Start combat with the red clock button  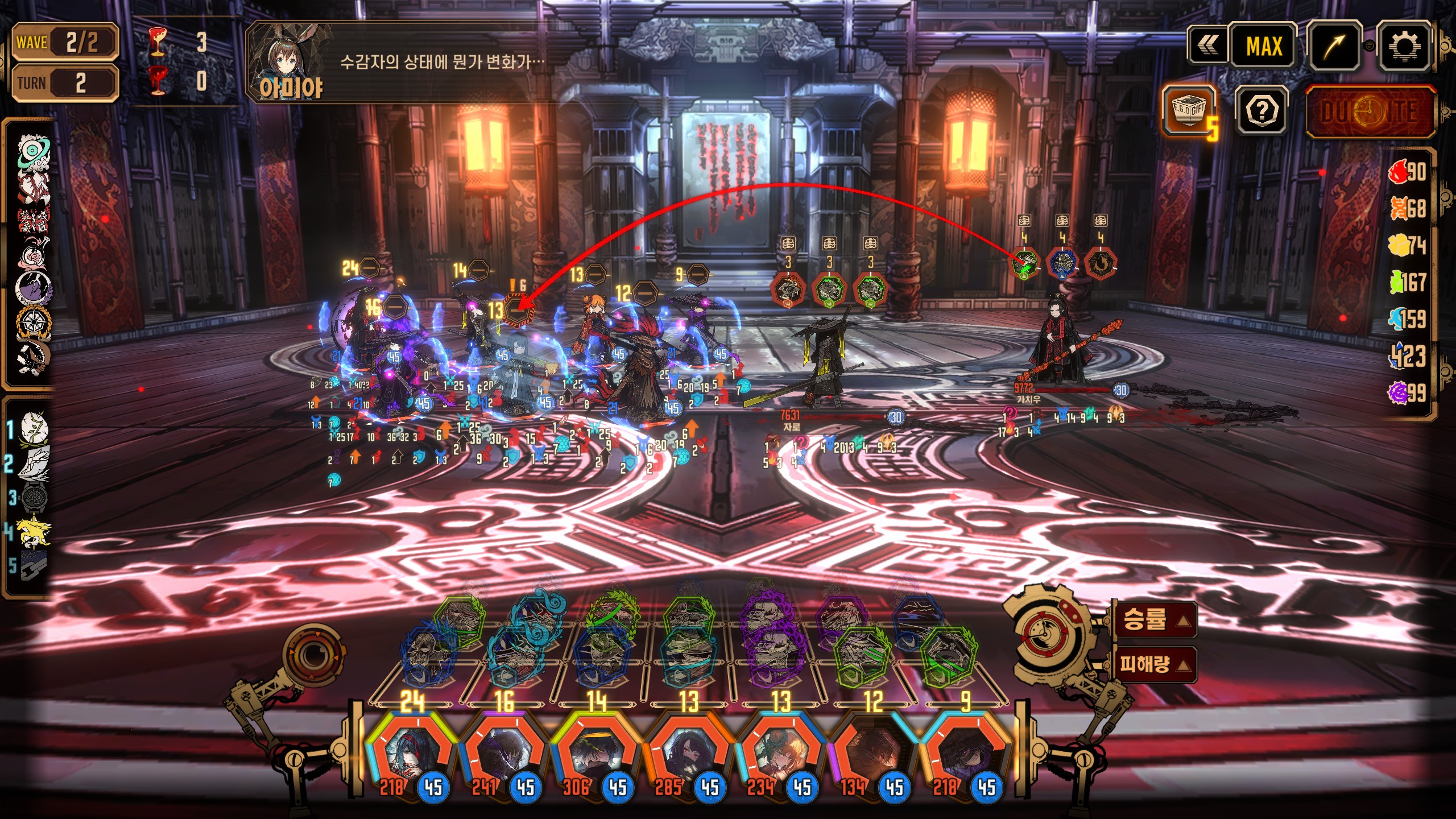(1370, 112)
